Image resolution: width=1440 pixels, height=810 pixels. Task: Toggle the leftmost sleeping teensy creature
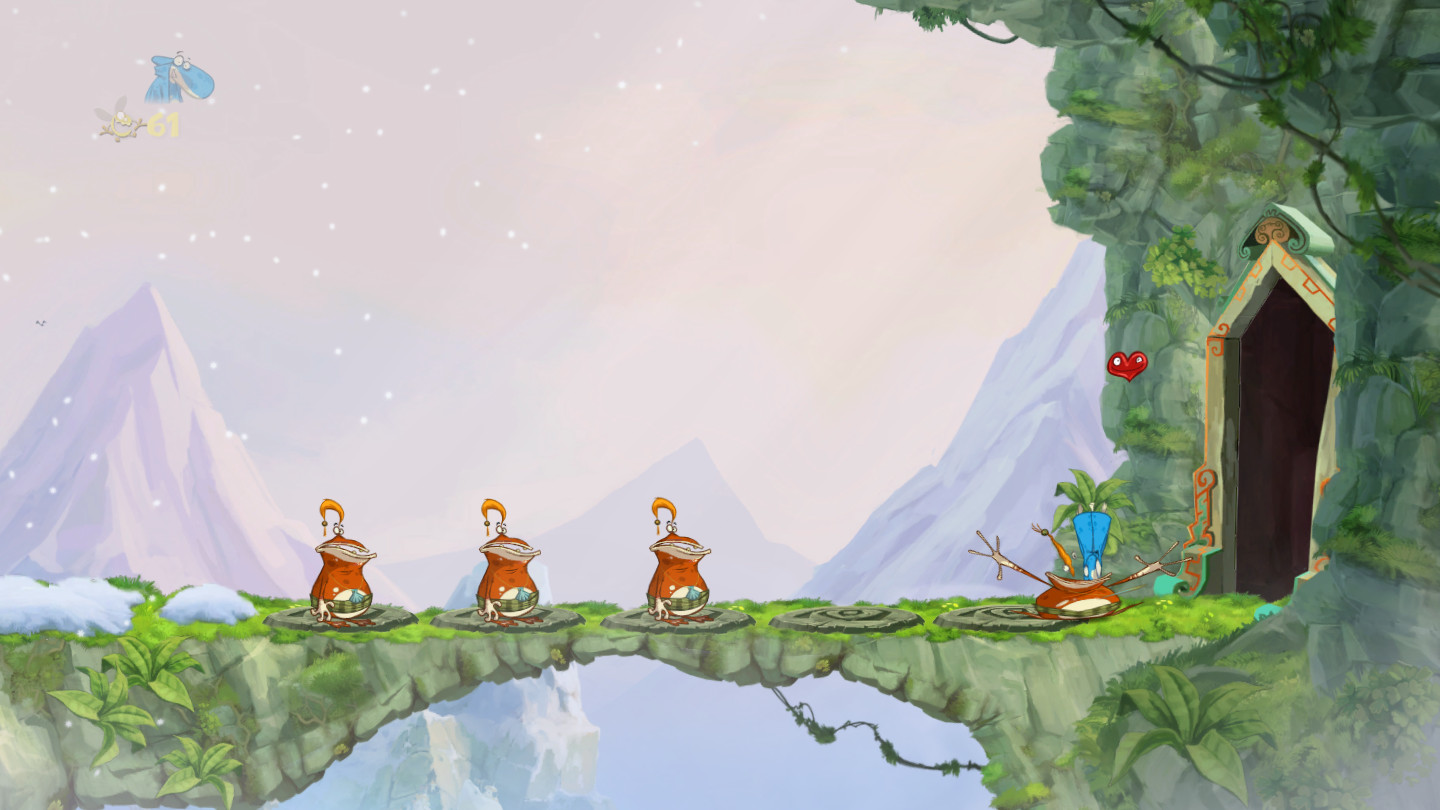pos(343,565)
